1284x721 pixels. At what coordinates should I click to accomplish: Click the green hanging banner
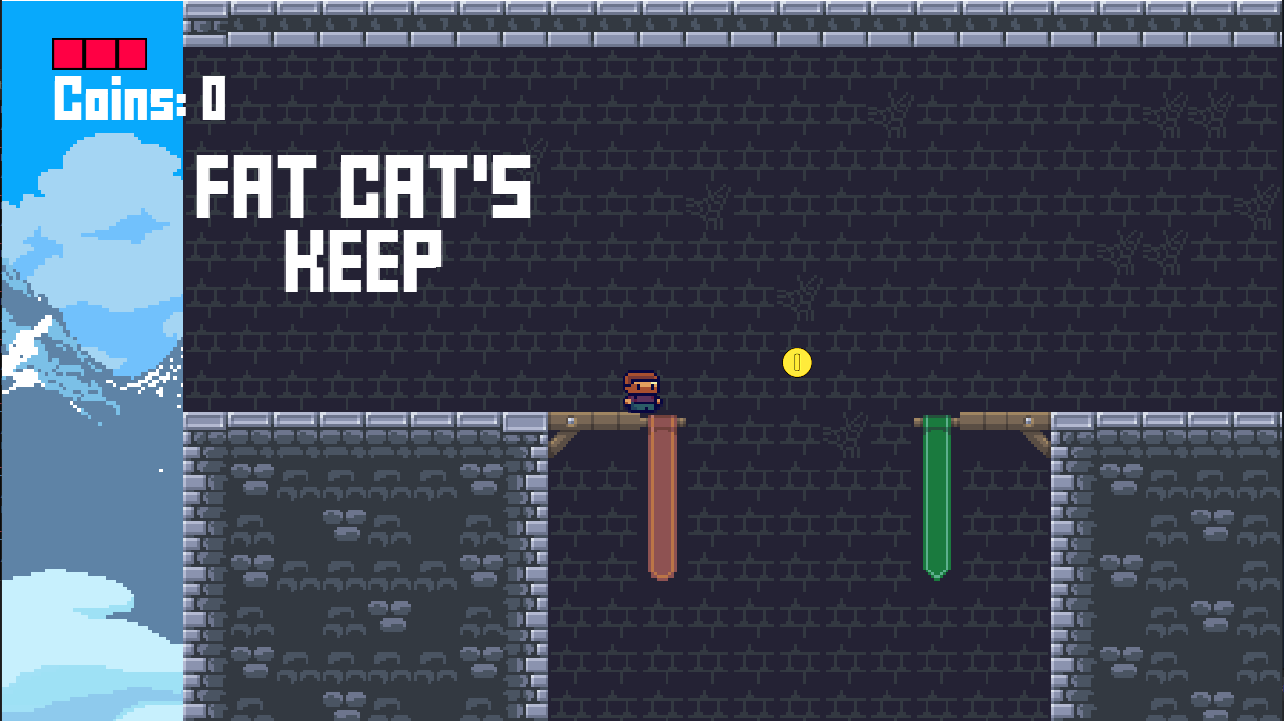click(937, 495)
